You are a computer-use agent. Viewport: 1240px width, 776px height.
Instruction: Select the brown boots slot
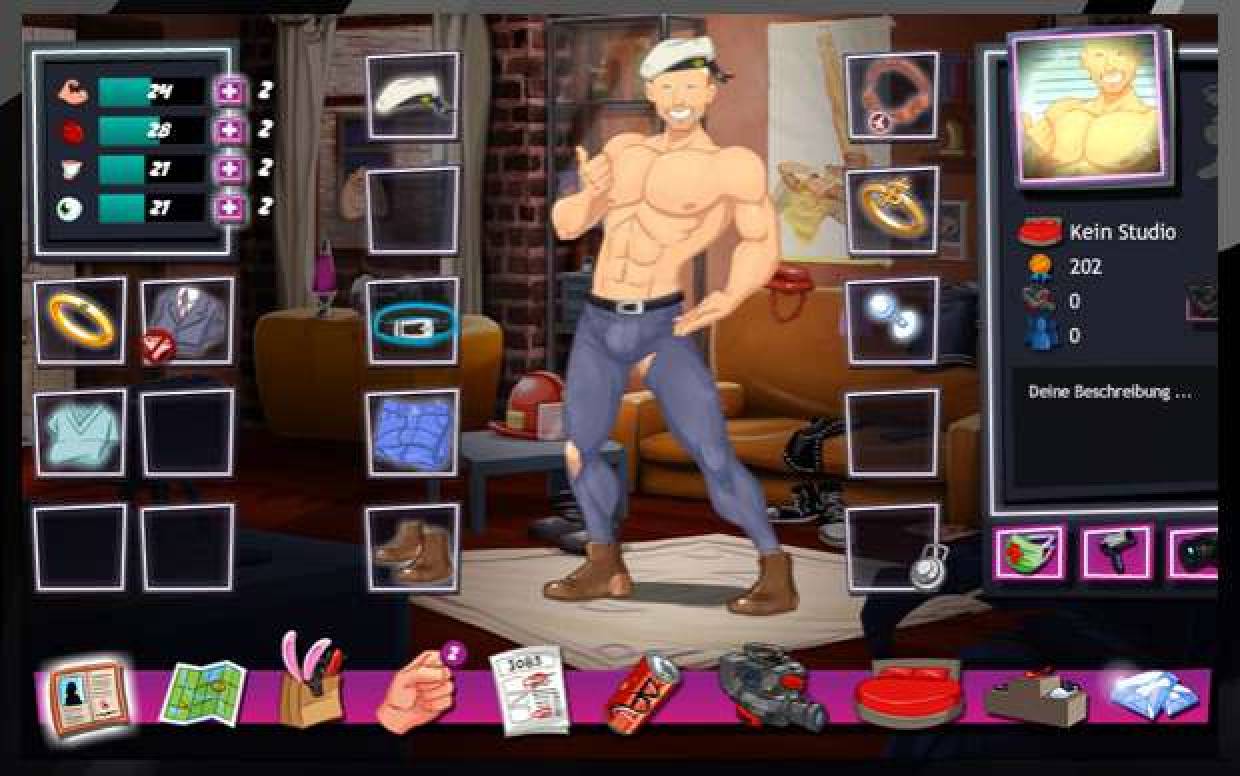coord(412,547)
